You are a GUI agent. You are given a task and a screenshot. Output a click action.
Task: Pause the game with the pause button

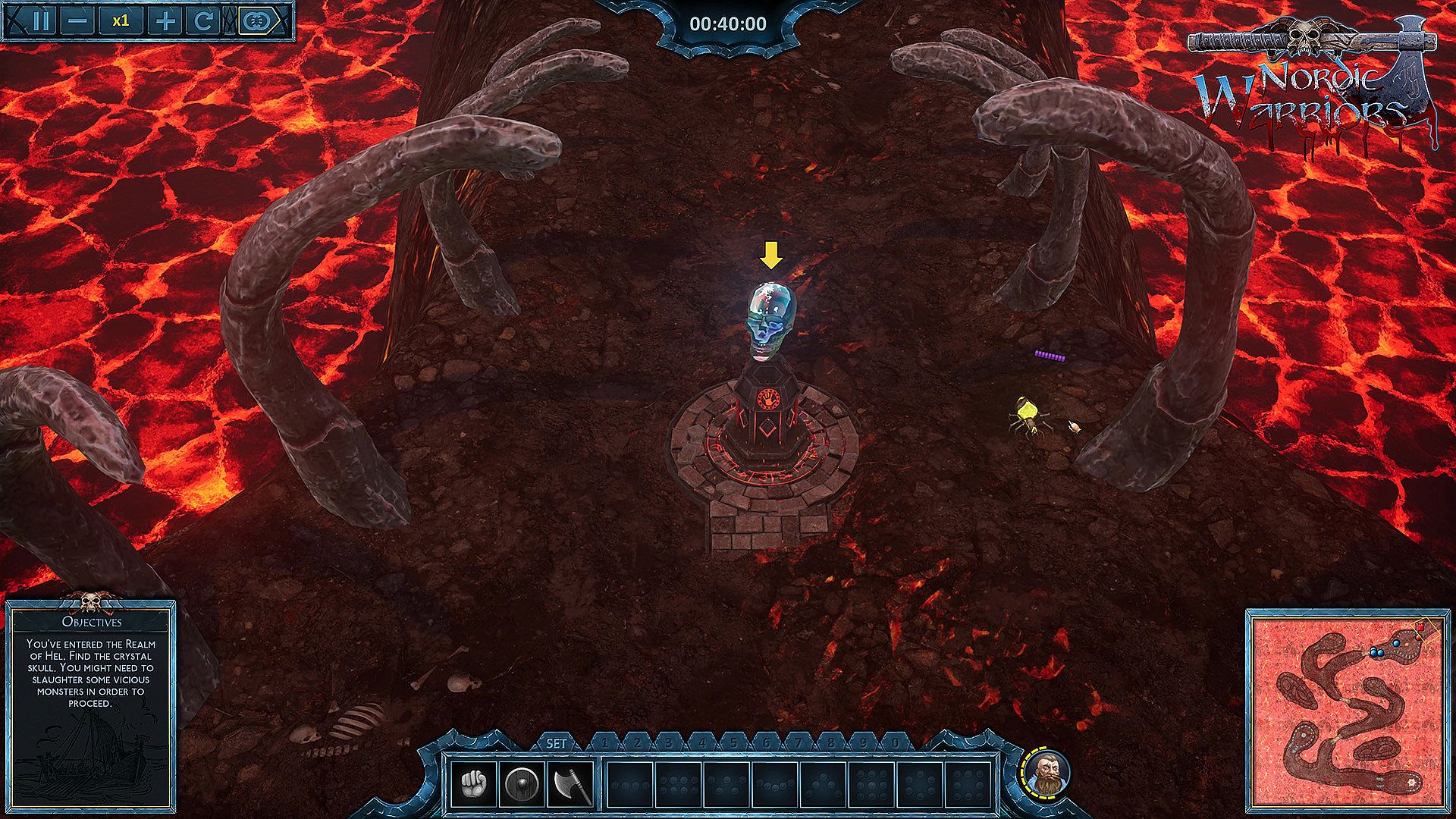(39, 21)
